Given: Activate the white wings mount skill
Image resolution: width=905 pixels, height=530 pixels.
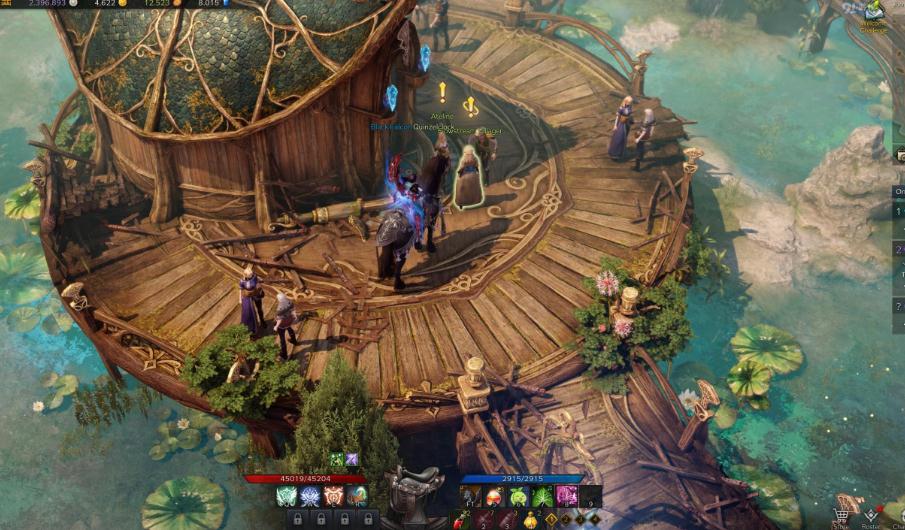Looking at the screenshot, I should (x=286, y=496).
